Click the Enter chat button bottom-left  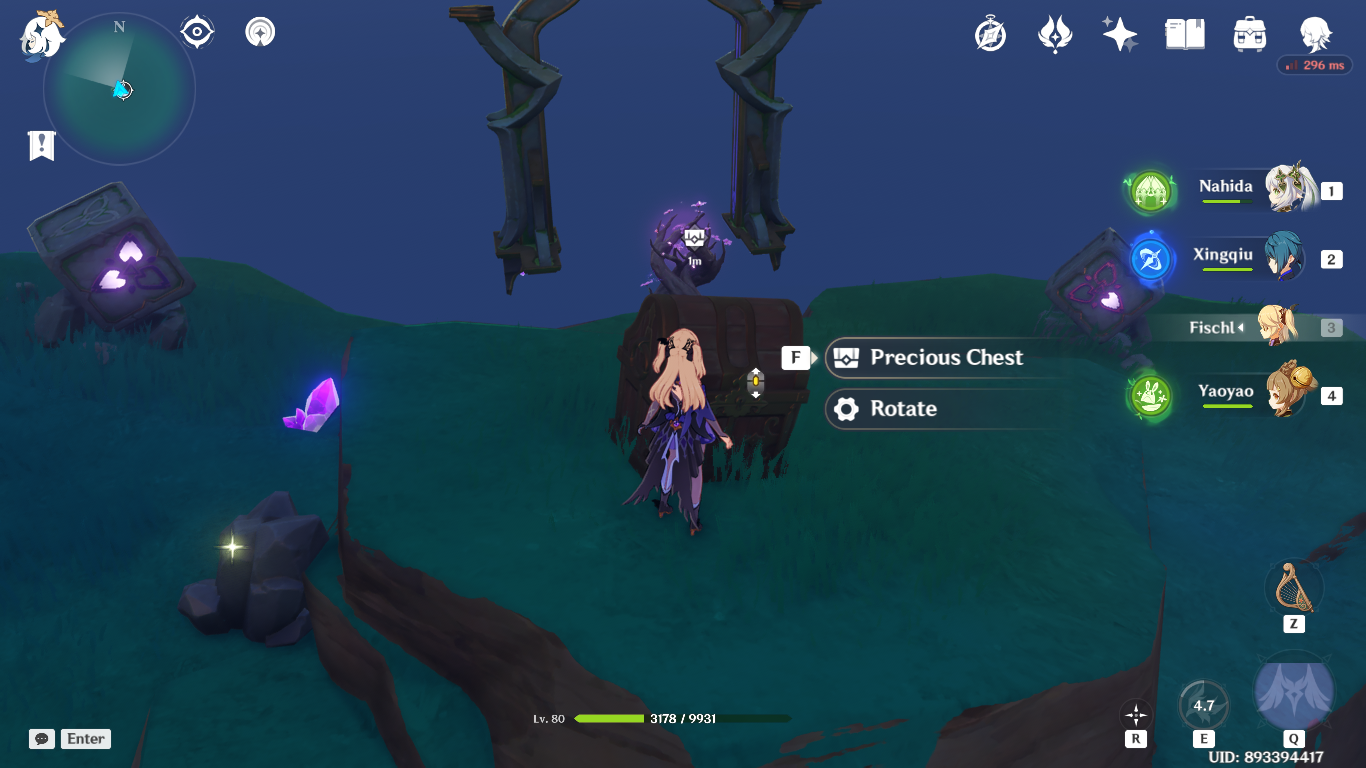(85, 739)
